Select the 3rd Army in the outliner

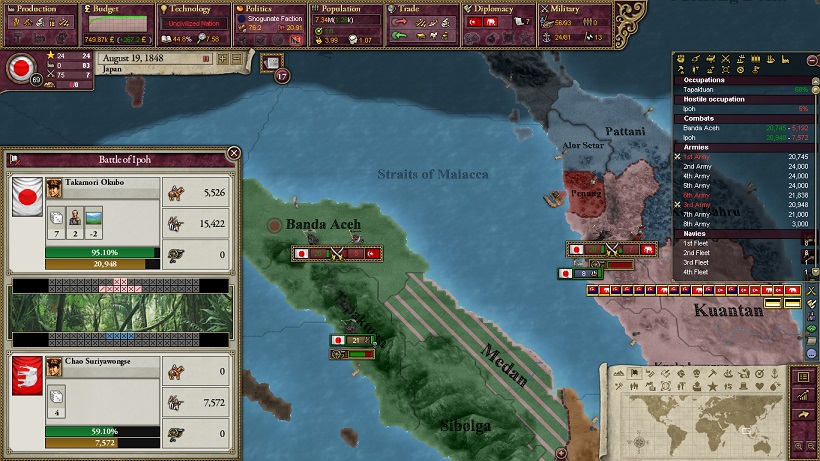click(700, 204)
